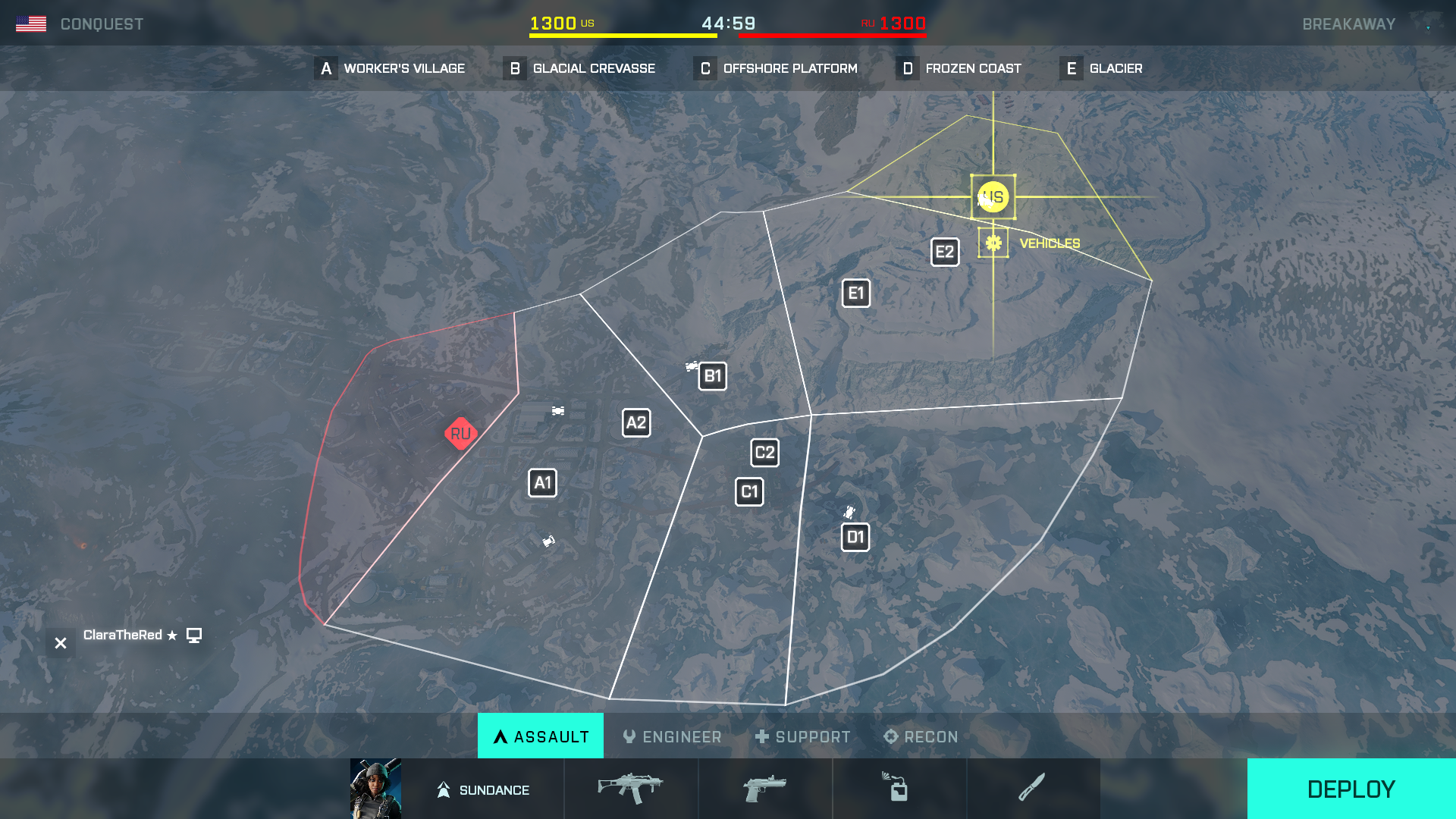Select the melee knife slot
Viewport: 1456px width, 819px height.
tap(1032, 789)
